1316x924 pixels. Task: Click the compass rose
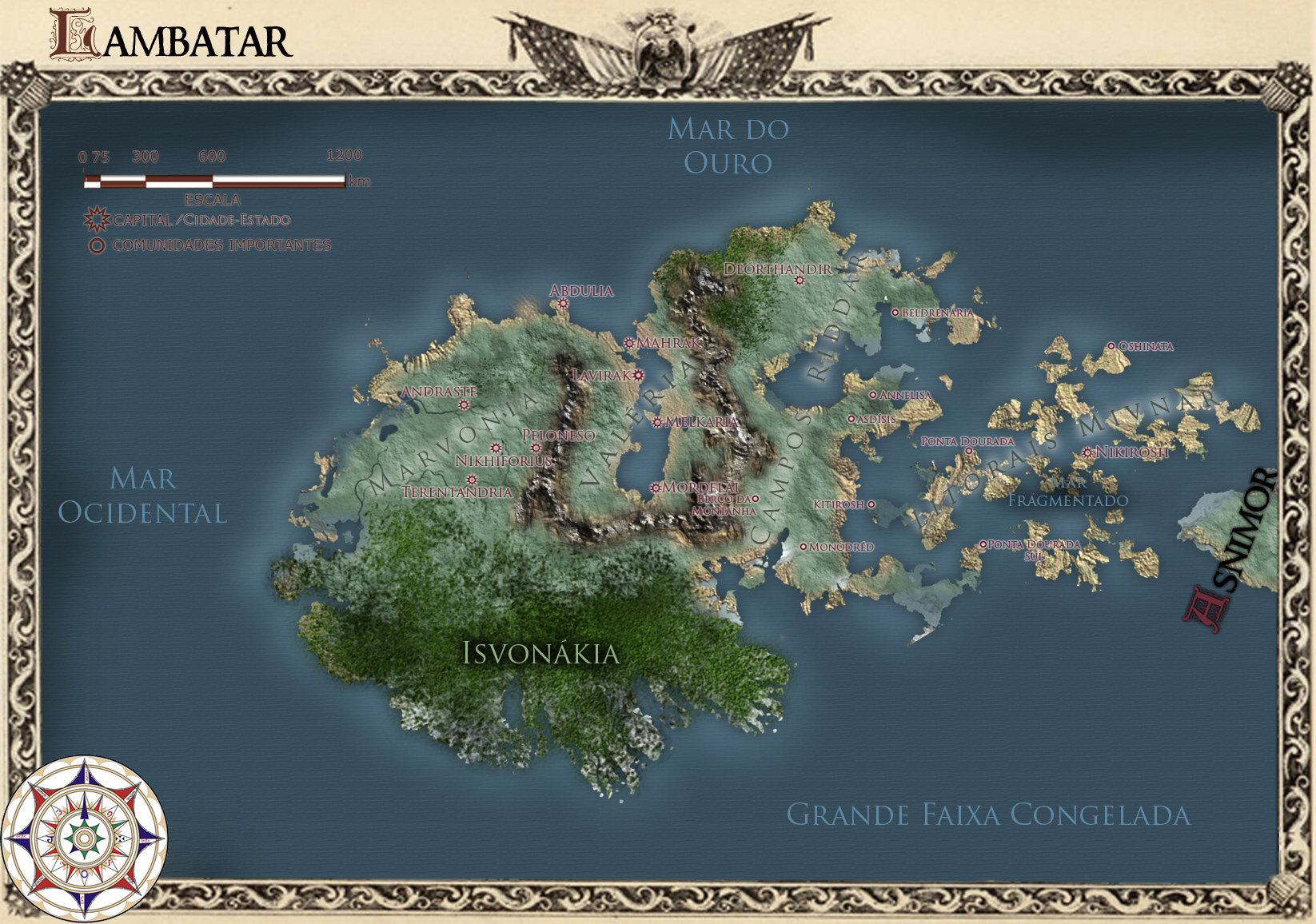(x=83, y=838)
